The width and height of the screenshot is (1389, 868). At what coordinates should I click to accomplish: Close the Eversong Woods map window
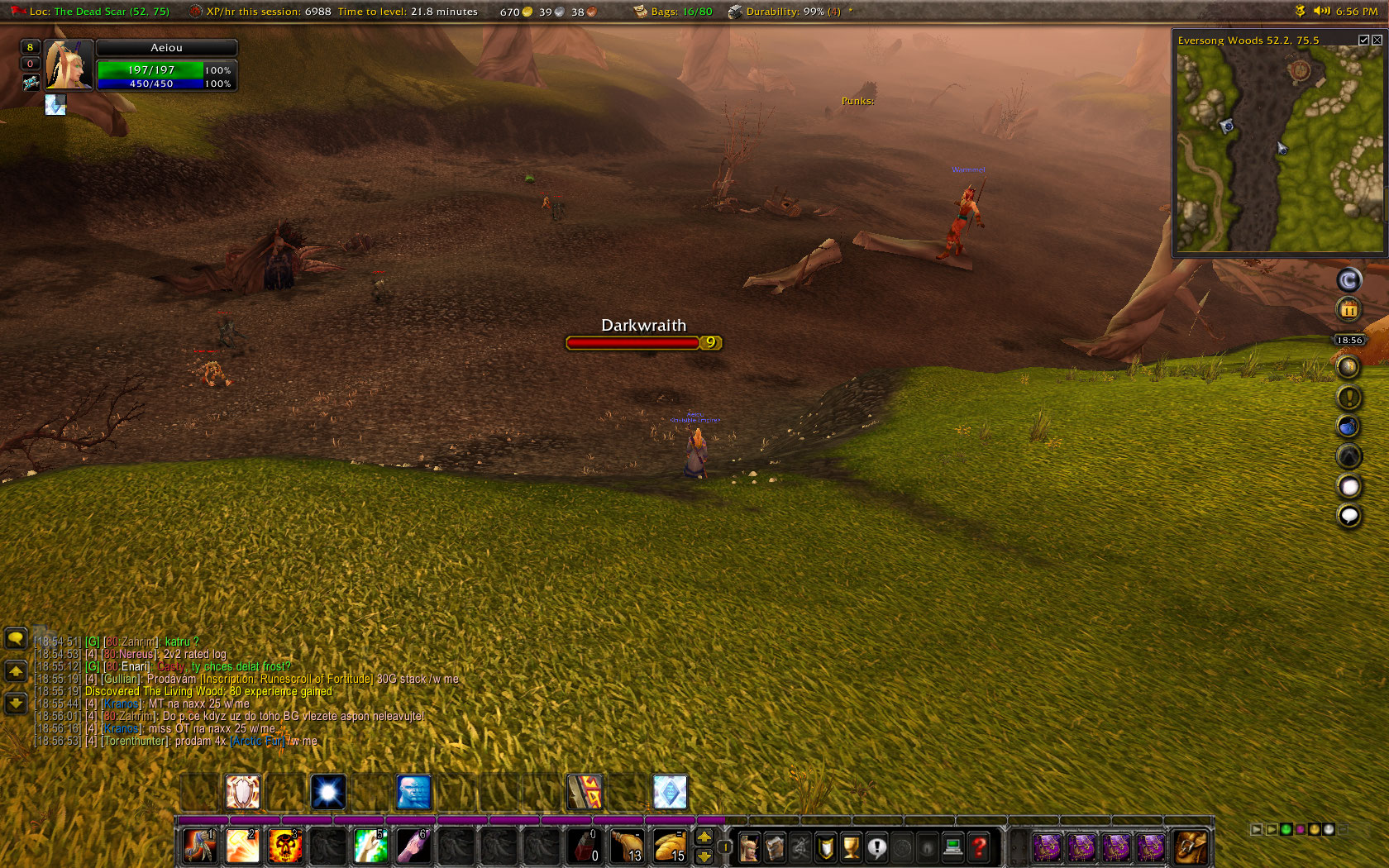1377,40
